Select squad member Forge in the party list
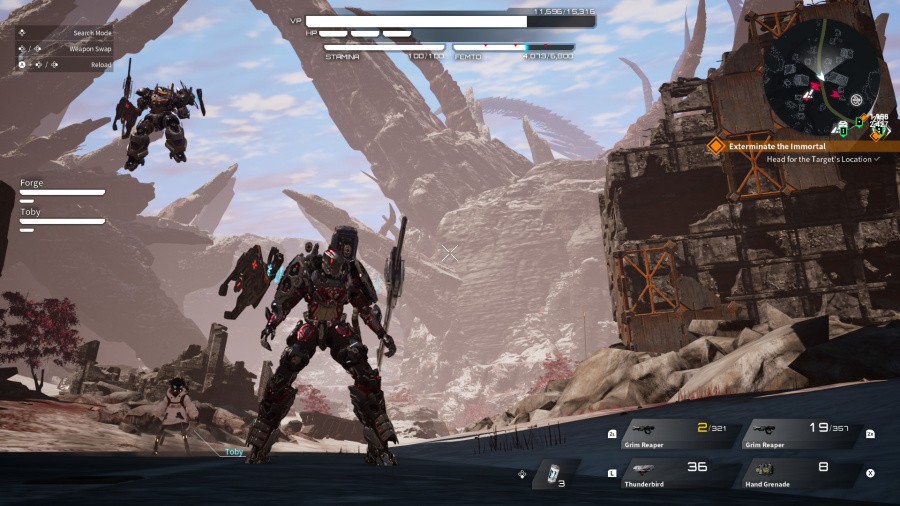This screenshot has width=900, height=506. (x=62, y=188)
